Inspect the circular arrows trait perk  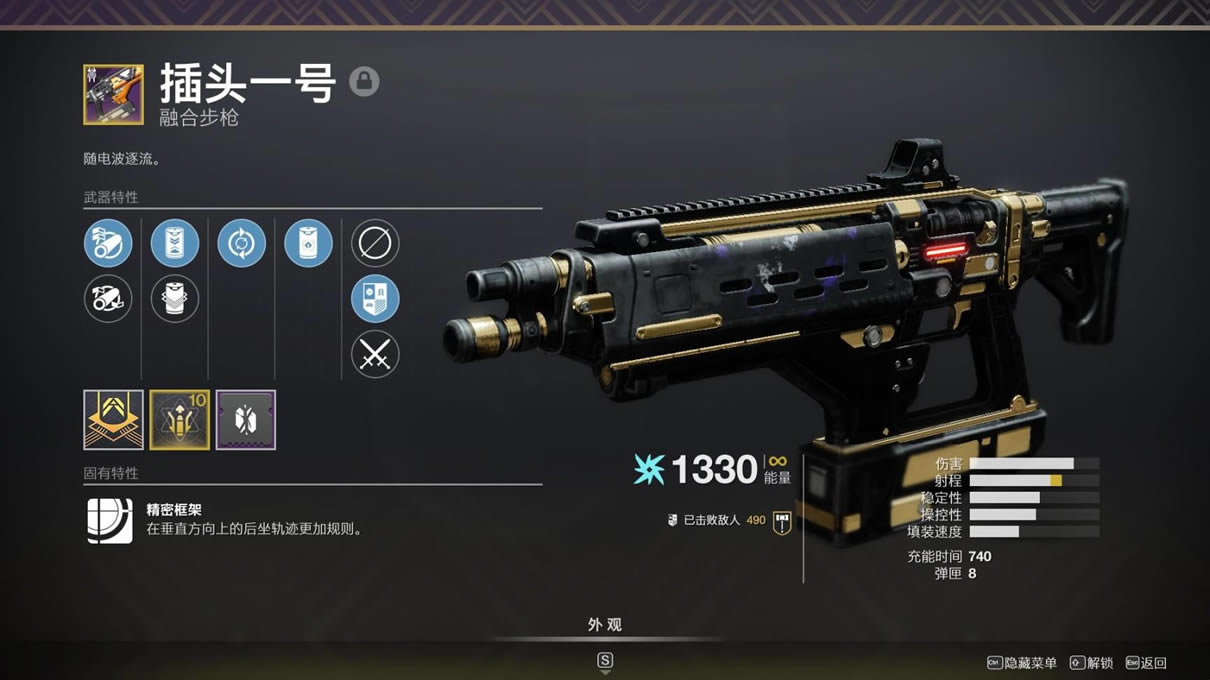(x=241, y=243)
